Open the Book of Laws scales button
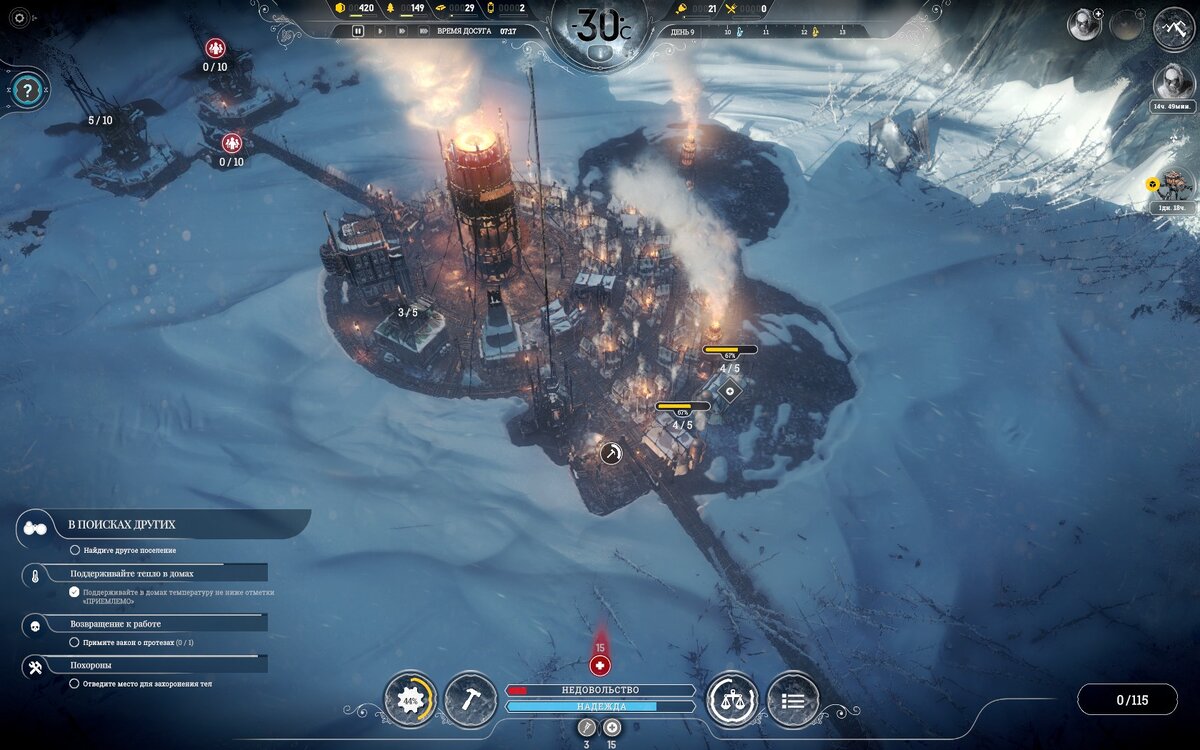The width and height of the screenshot is (1200, 750). 732,699
